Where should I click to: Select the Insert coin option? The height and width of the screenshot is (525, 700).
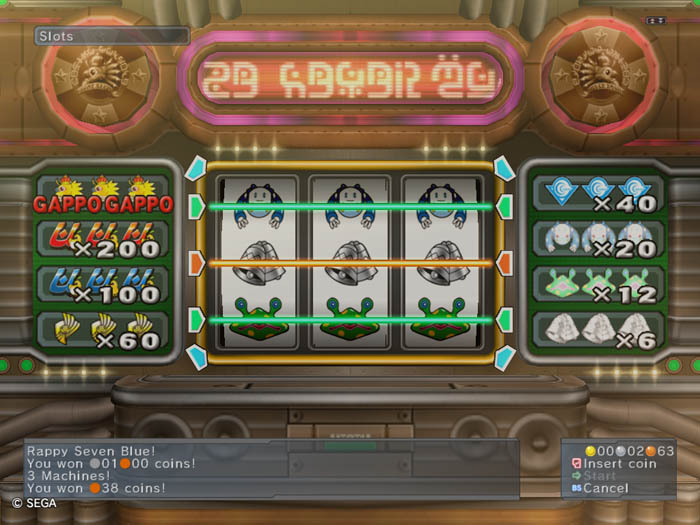point(619,464)
